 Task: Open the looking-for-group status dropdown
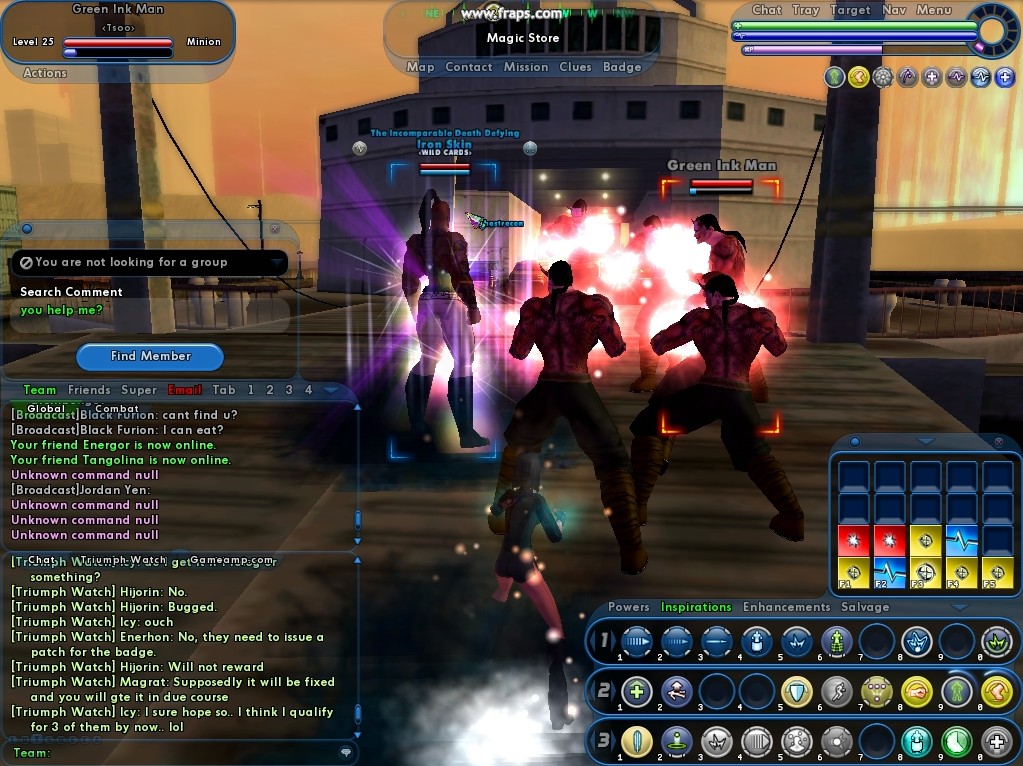click(x=277, y=262)
